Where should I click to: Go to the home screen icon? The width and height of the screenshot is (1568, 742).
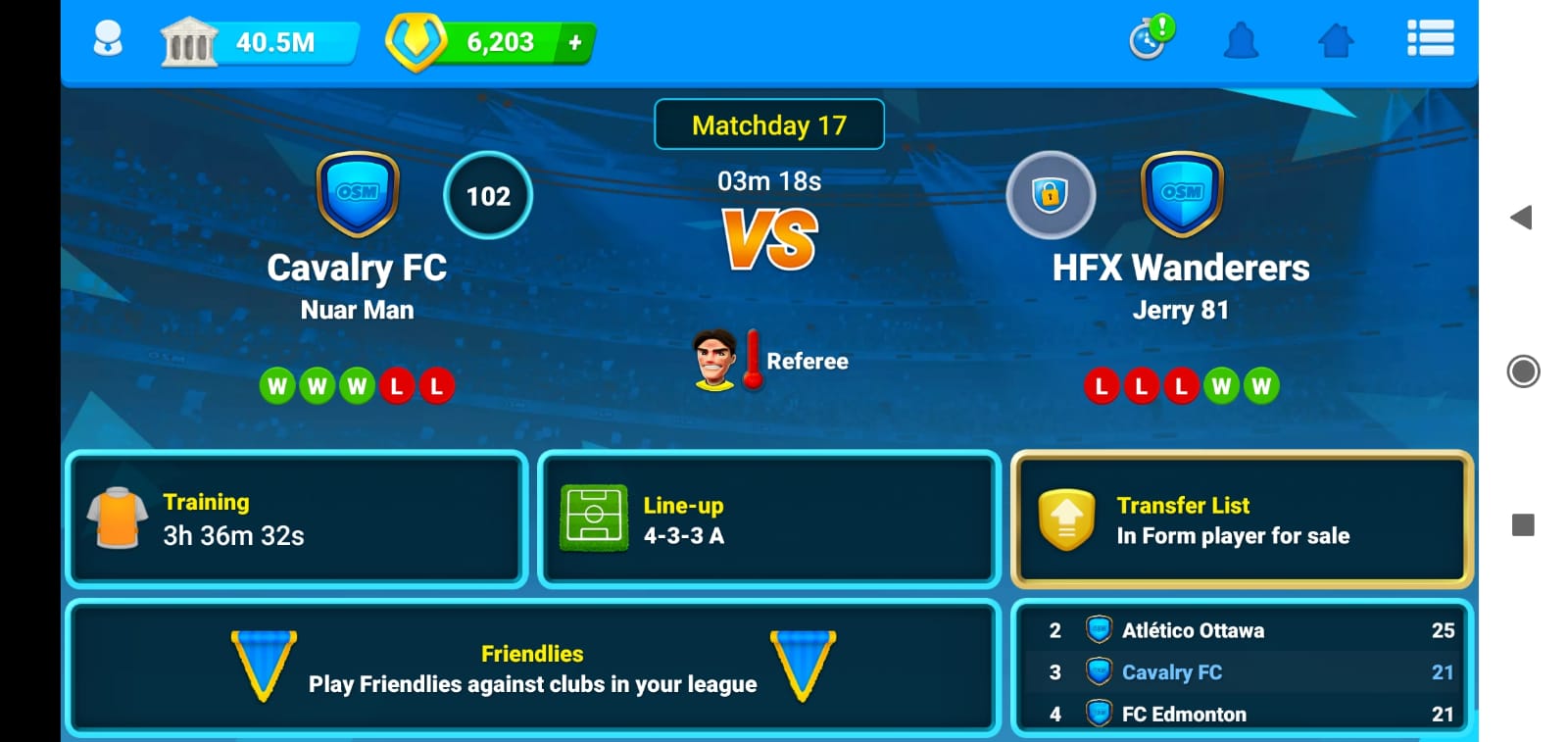[x=1336, y=41]
